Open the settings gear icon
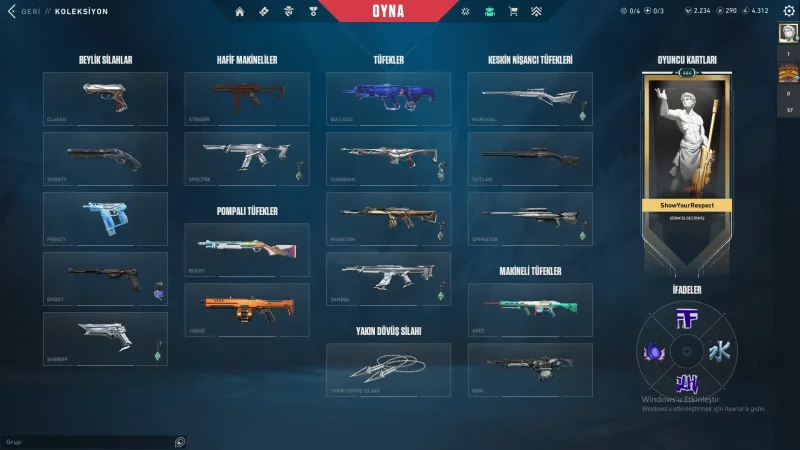This screenshot has width=800, height=450. pos(788,11)
